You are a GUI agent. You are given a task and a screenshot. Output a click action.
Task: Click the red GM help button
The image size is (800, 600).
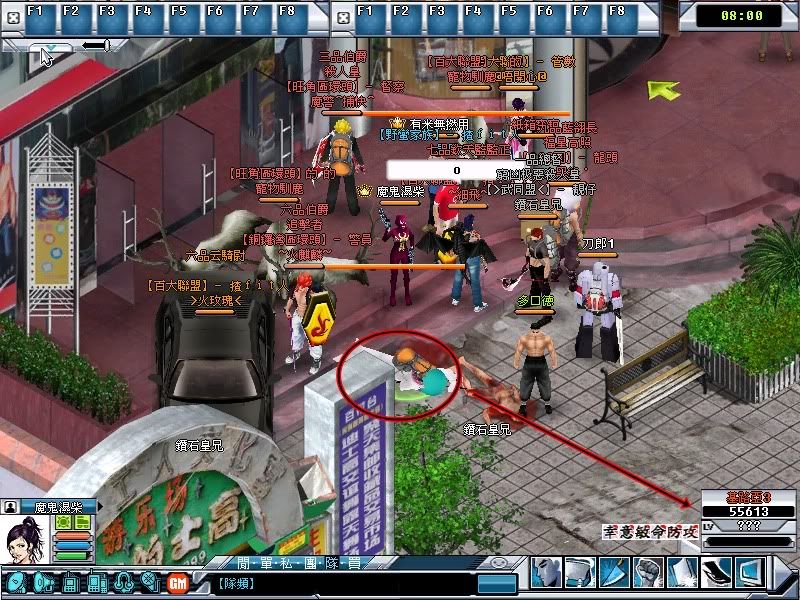coord(178,582)
